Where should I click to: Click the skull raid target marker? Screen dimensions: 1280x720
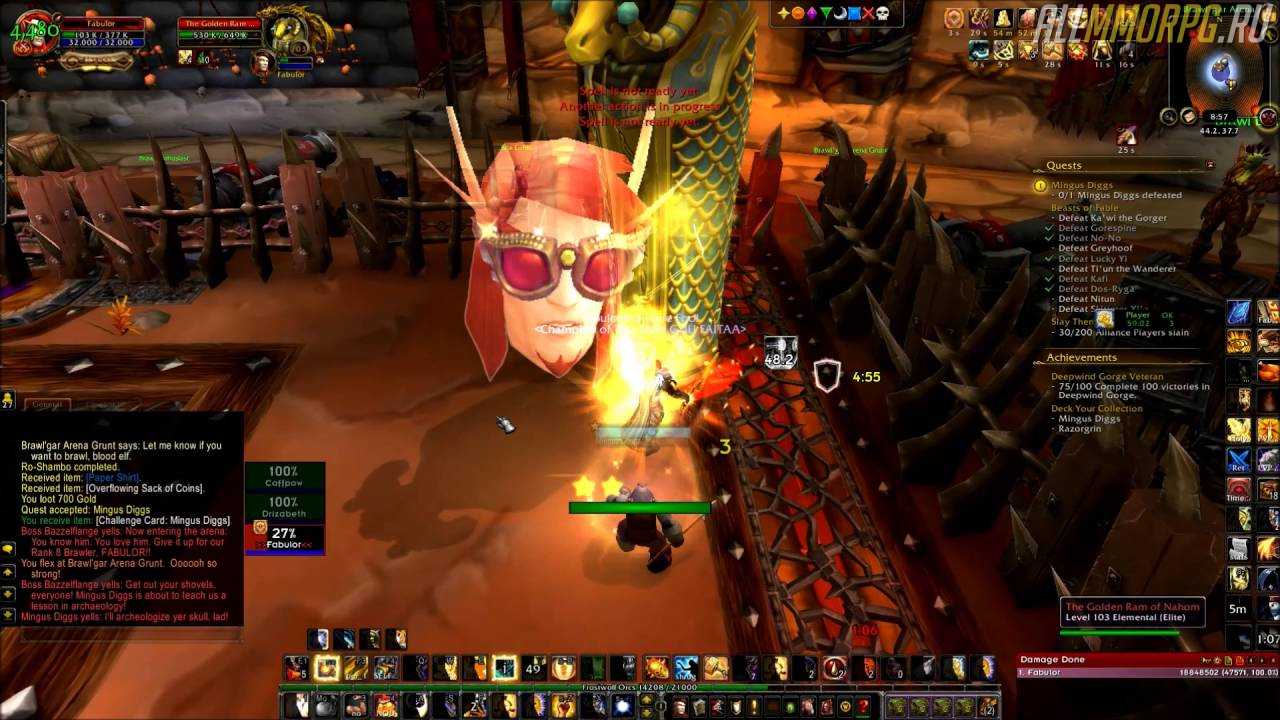click(882, 13)
